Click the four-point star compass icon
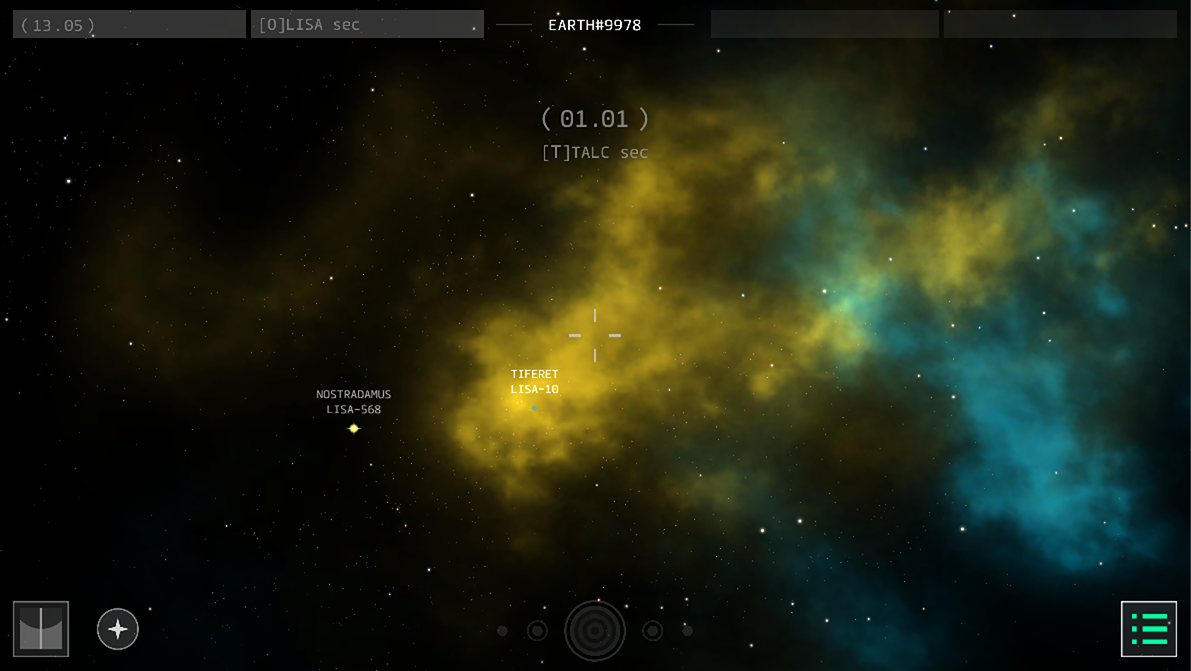The image size is (1191, 671). click(x=118, y=629)
